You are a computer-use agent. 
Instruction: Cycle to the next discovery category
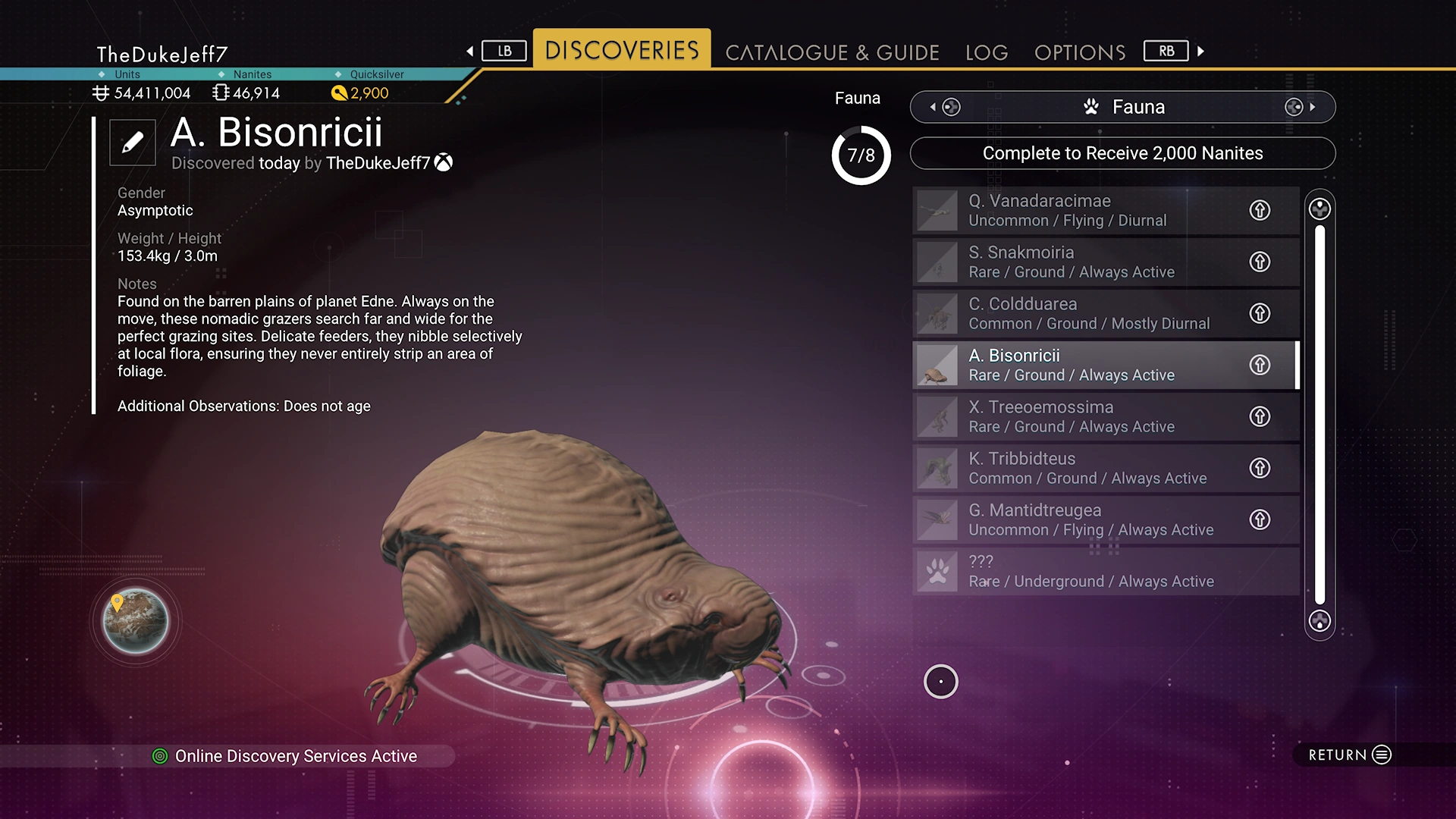1300,107
